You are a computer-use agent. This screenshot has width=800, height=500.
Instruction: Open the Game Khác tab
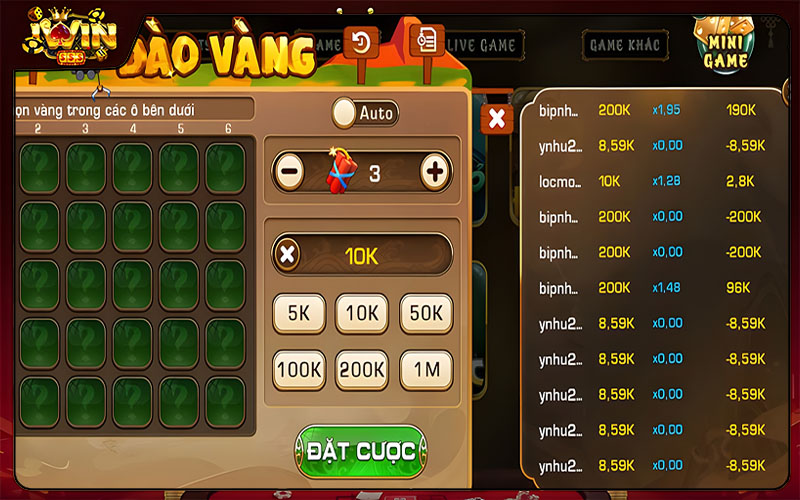coord(623,45)
